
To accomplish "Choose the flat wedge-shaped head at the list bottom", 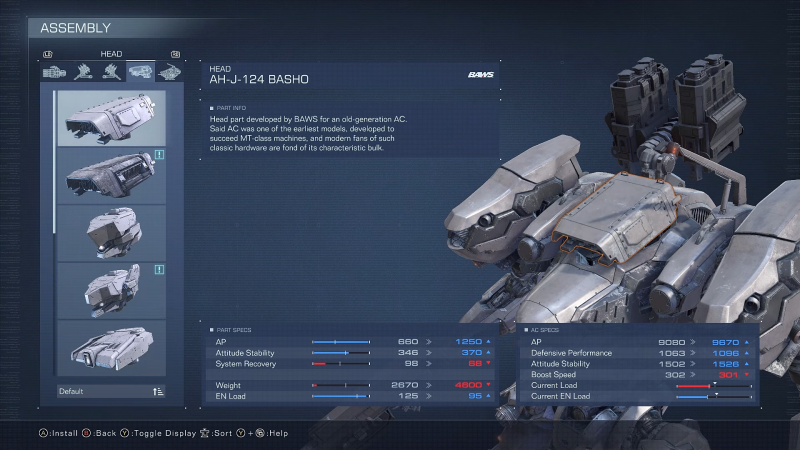I will pyautogui.click(x=111, y=347).
